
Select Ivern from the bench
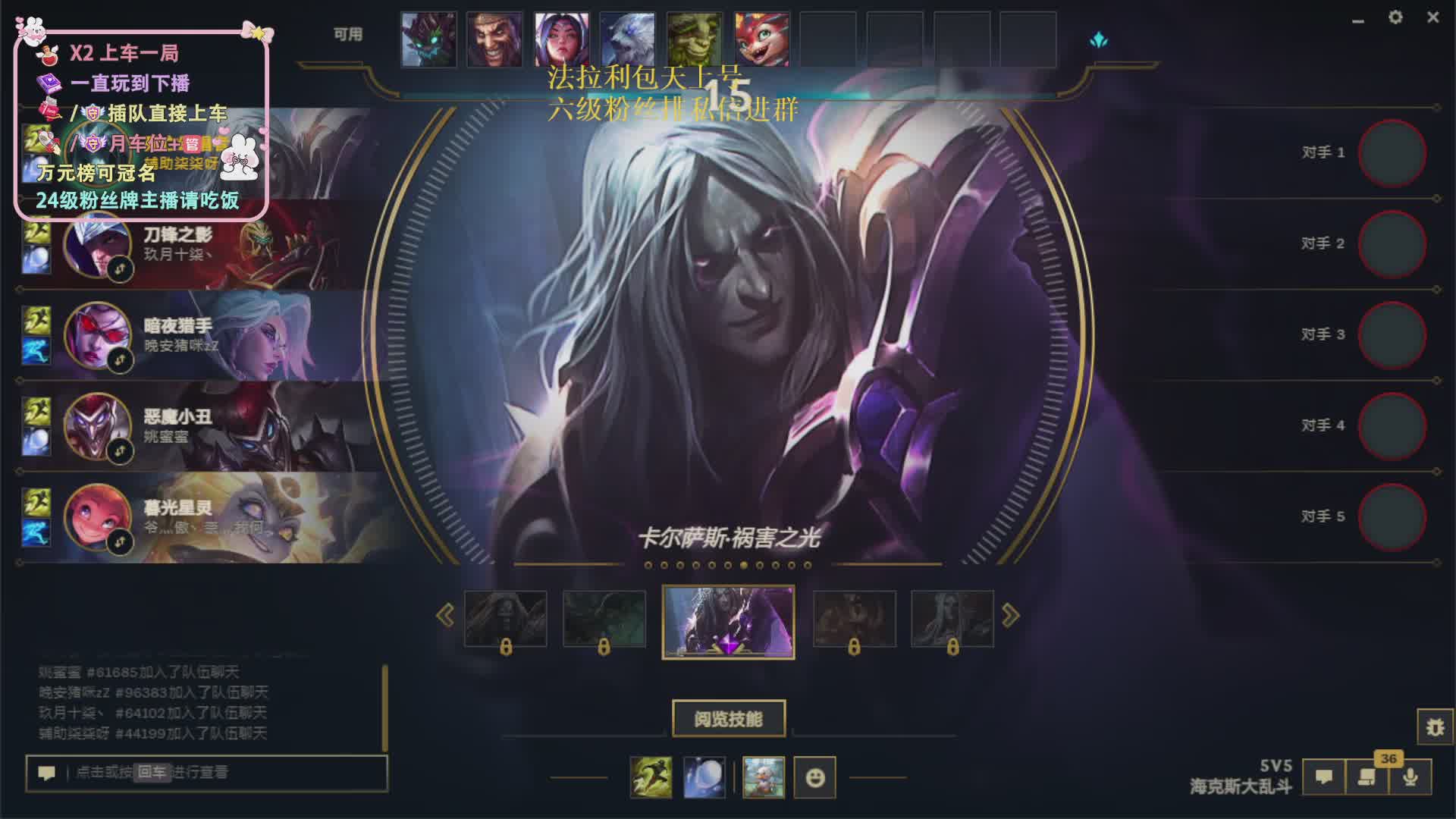695,39
